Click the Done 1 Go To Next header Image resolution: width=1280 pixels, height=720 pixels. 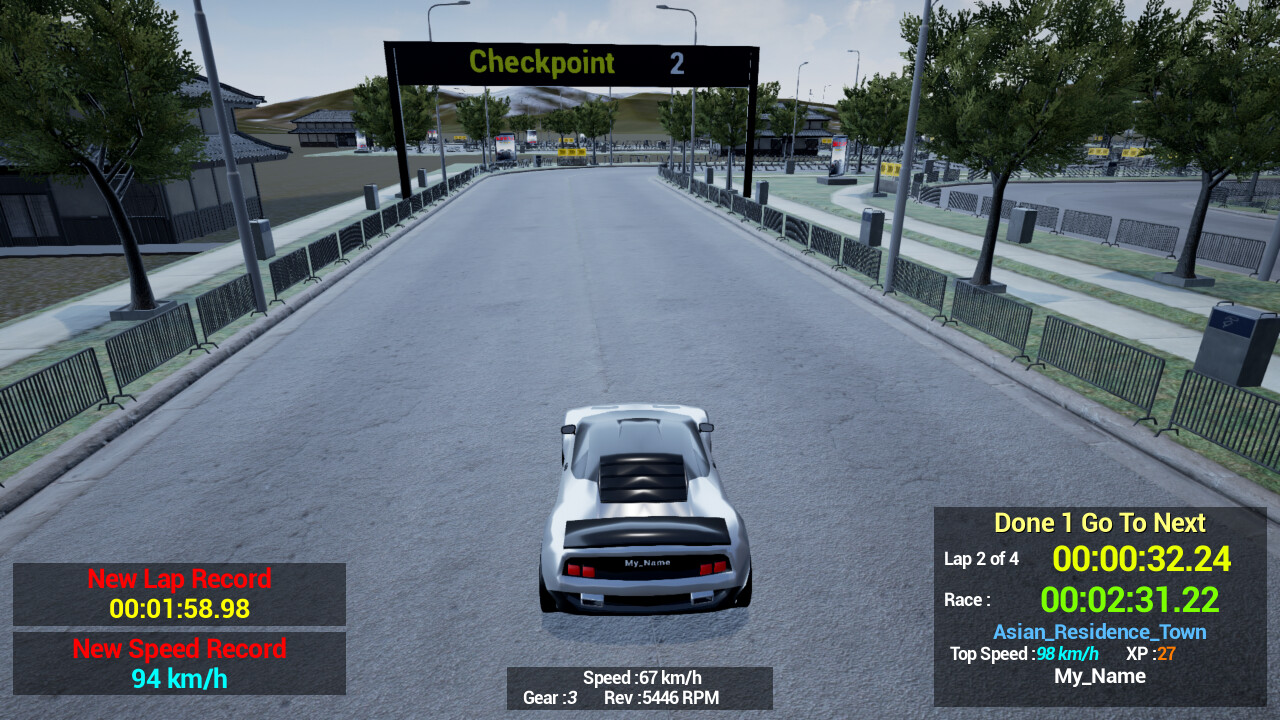click(x=1100, y=522)
